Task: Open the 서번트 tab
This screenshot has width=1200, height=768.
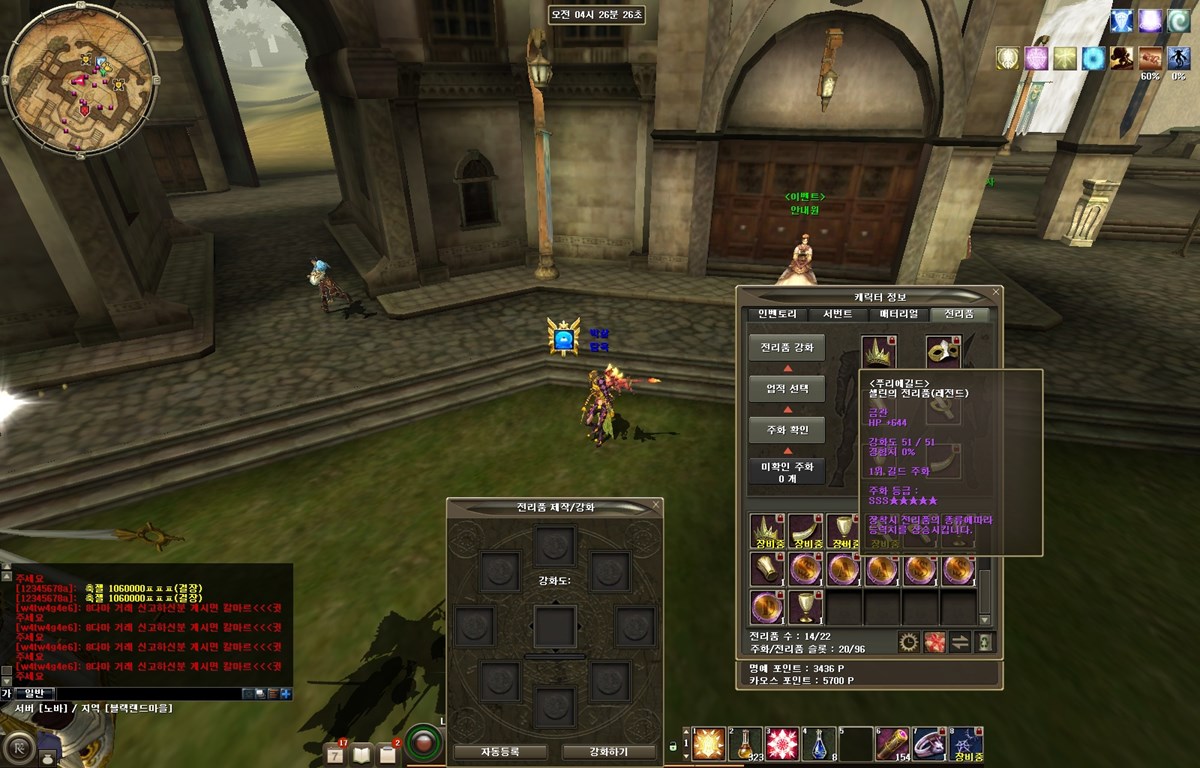Action: pos(837,314)
